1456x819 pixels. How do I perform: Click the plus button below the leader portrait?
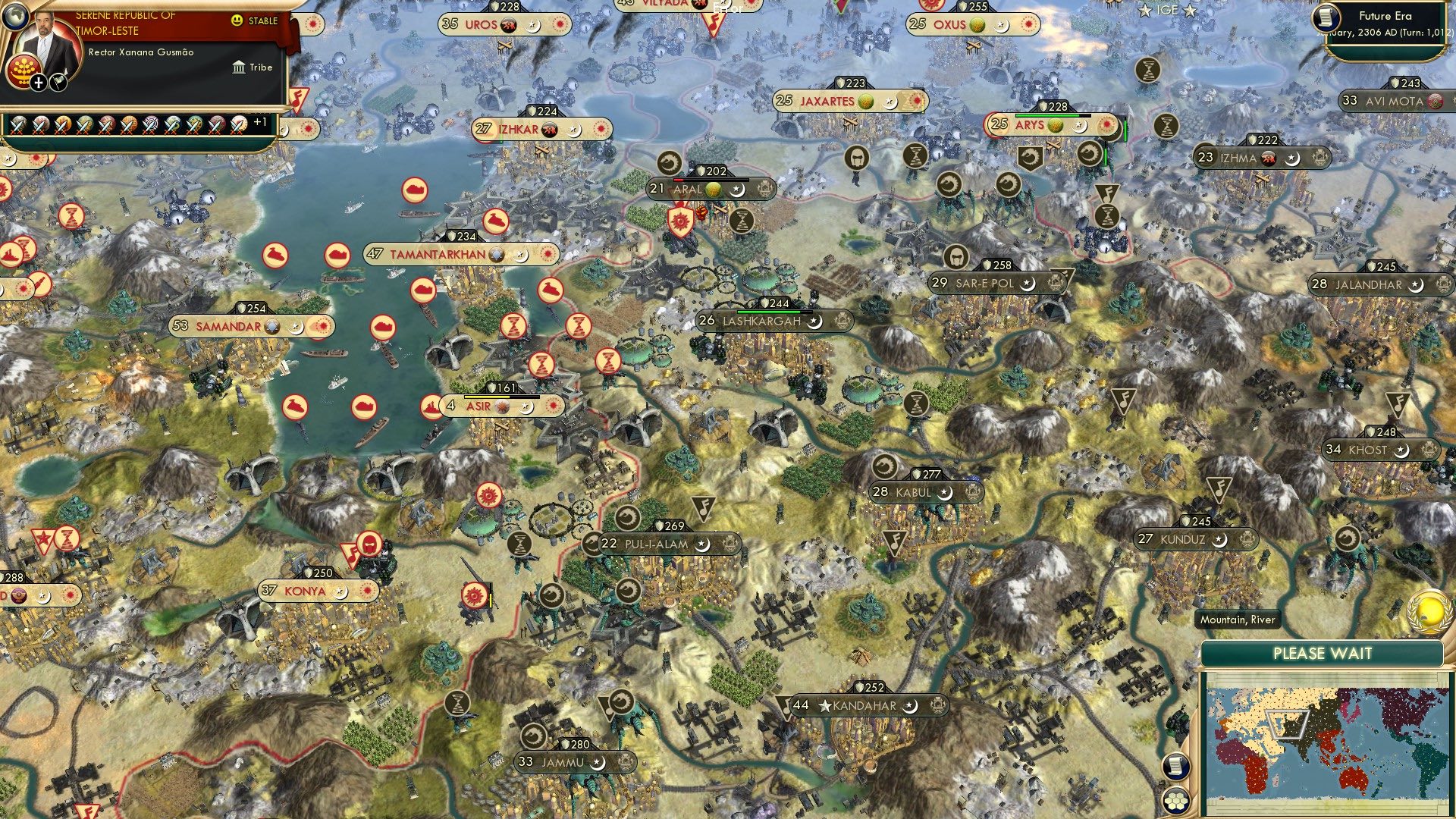tap(38, 81)
